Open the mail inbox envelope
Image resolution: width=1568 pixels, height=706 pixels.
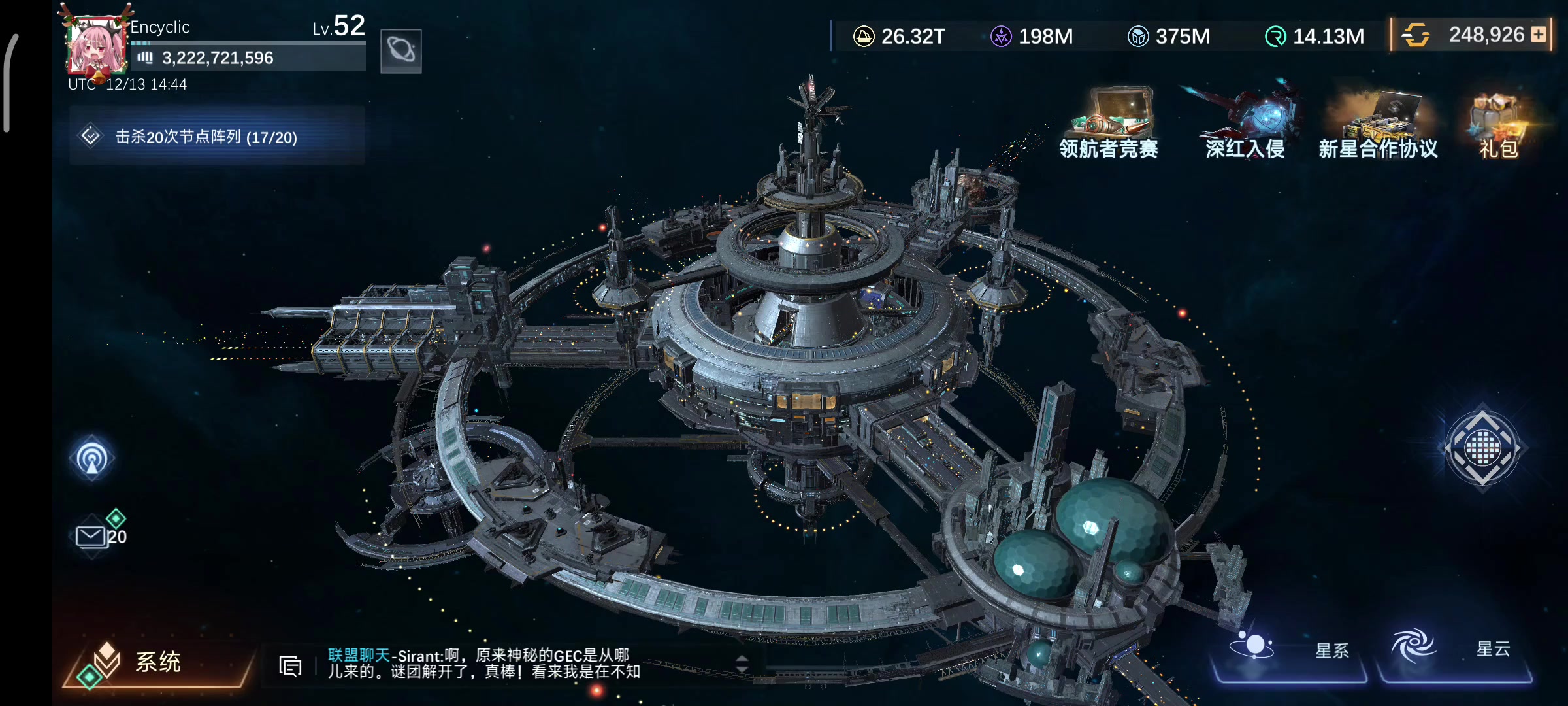(91, 537)
